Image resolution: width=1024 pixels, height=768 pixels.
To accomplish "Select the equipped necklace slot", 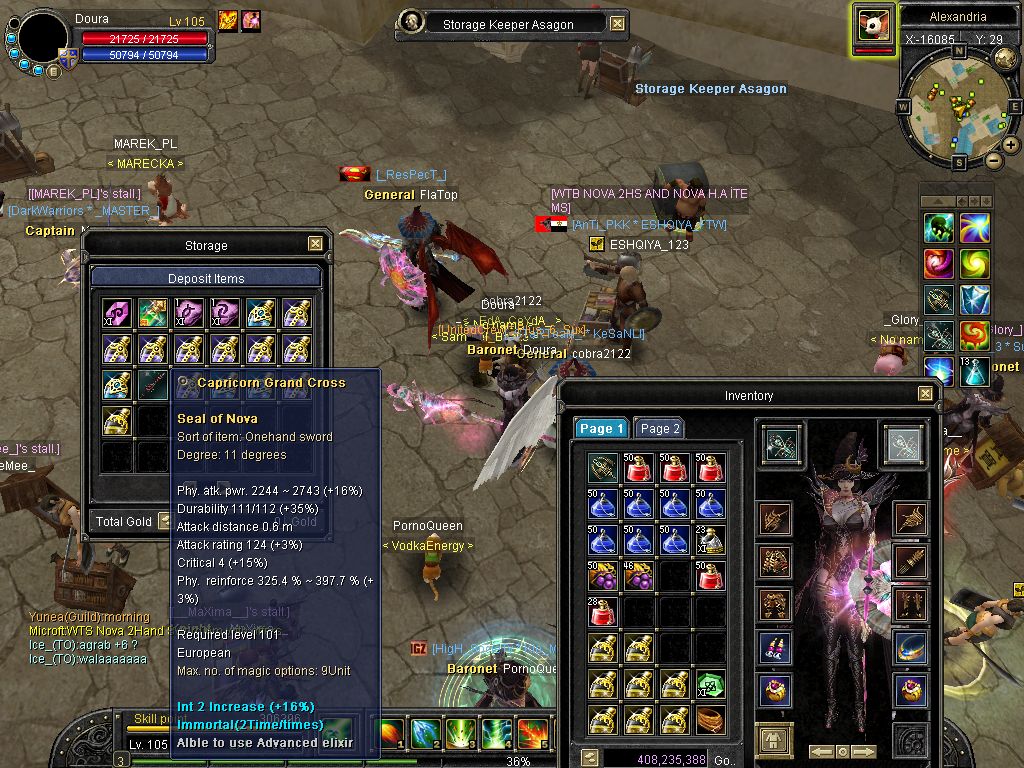I will pyautogui.click(x=910, y=646).
